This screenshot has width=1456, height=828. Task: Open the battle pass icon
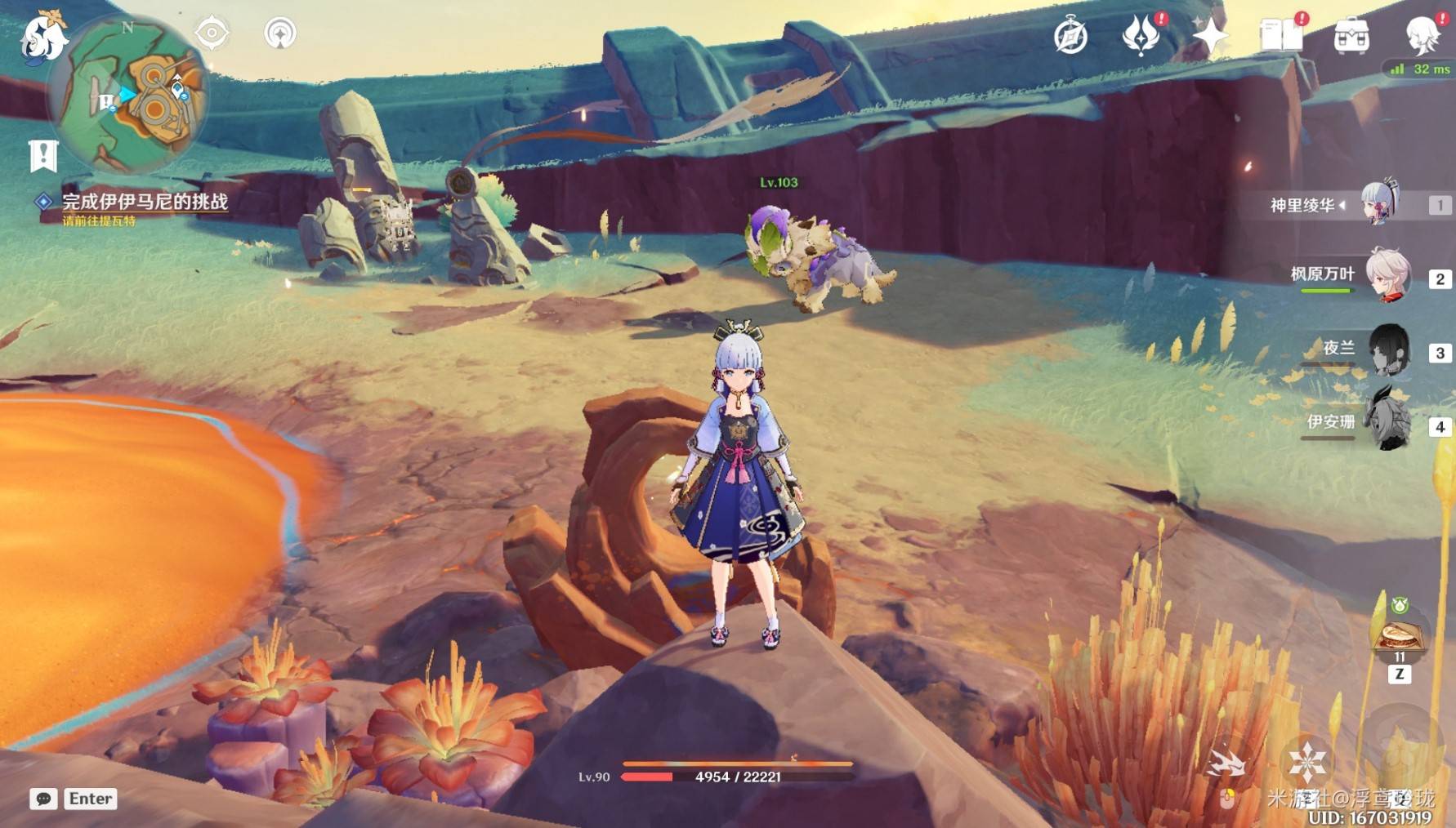click(x=1141, y=35)
